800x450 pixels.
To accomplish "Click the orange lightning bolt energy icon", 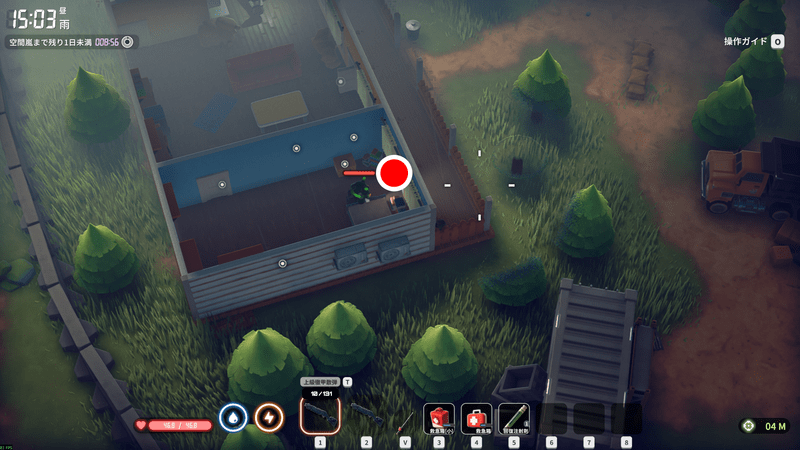I will click(268, 416).
